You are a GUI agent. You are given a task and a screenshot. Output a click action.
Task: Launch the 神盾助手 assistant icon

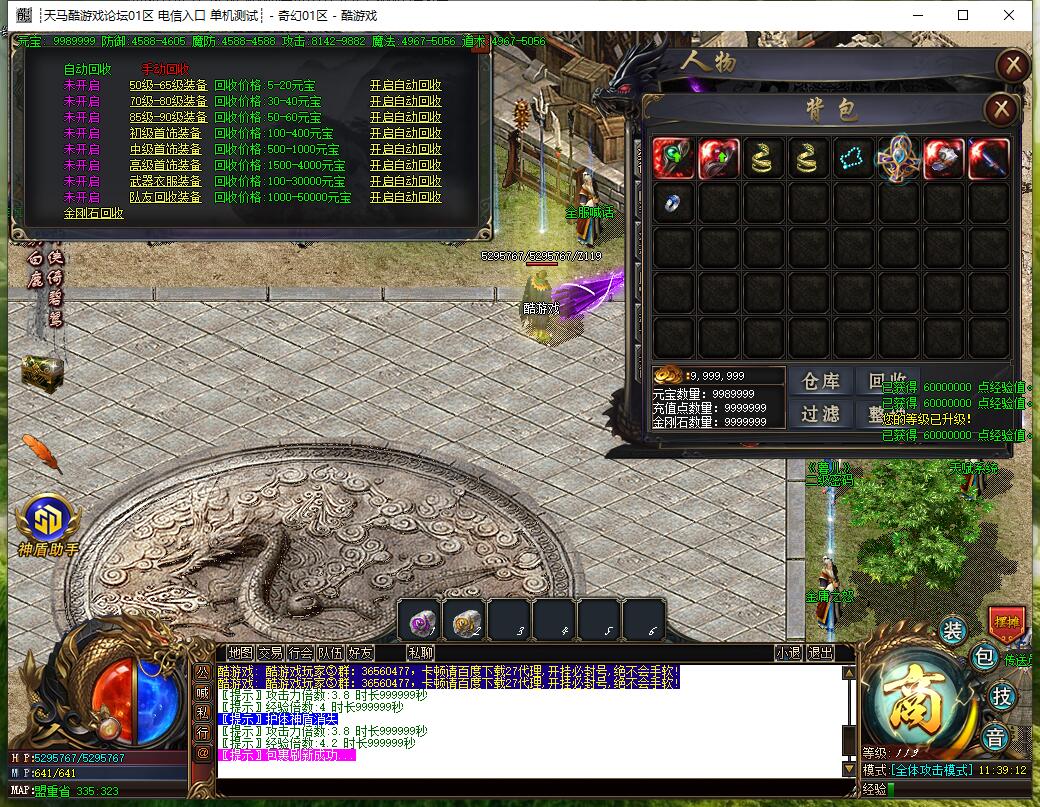click(47, 524)
